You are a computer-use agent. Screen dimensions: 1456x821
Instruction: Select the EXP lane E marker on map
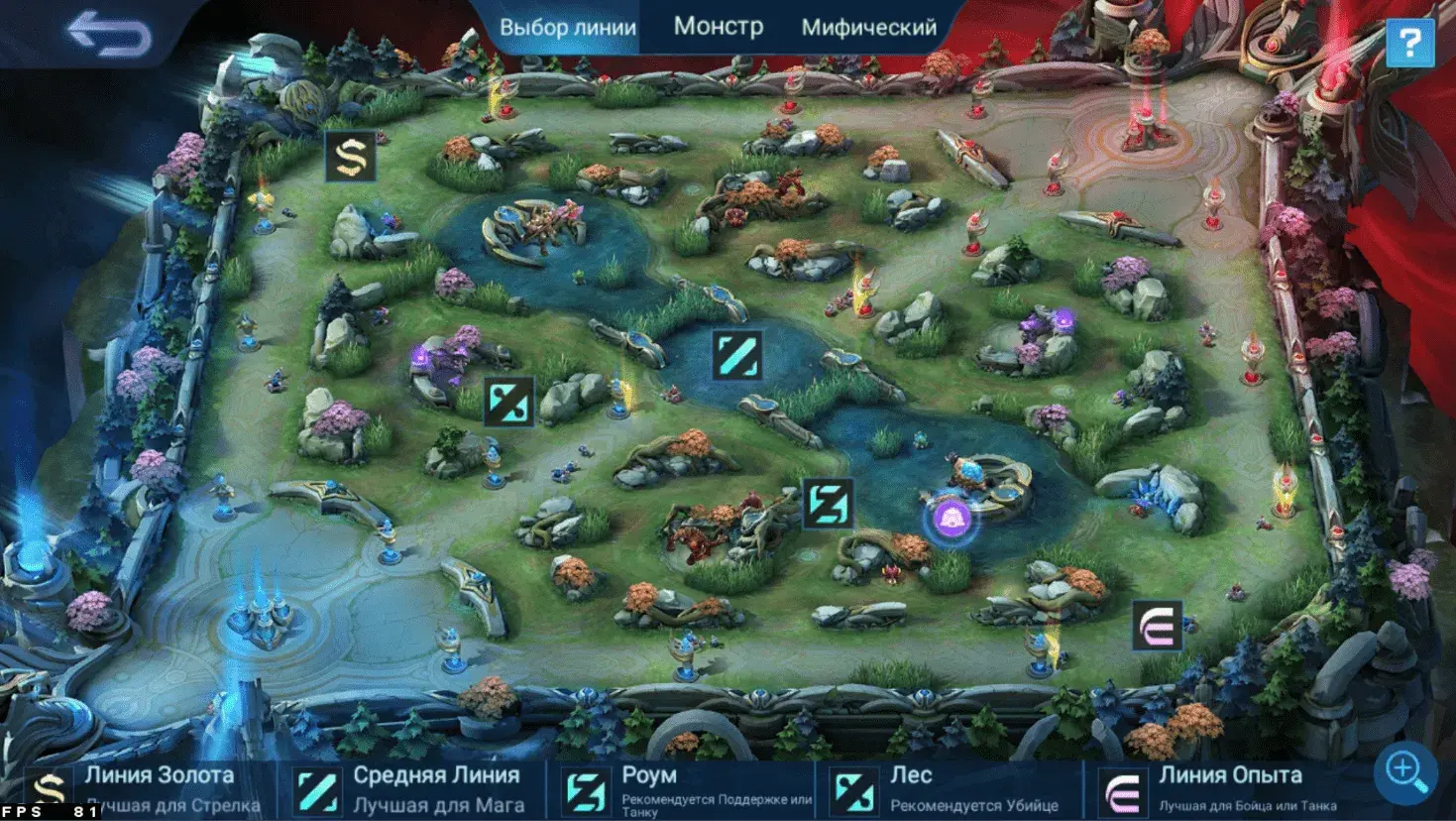pos(1157,626)
